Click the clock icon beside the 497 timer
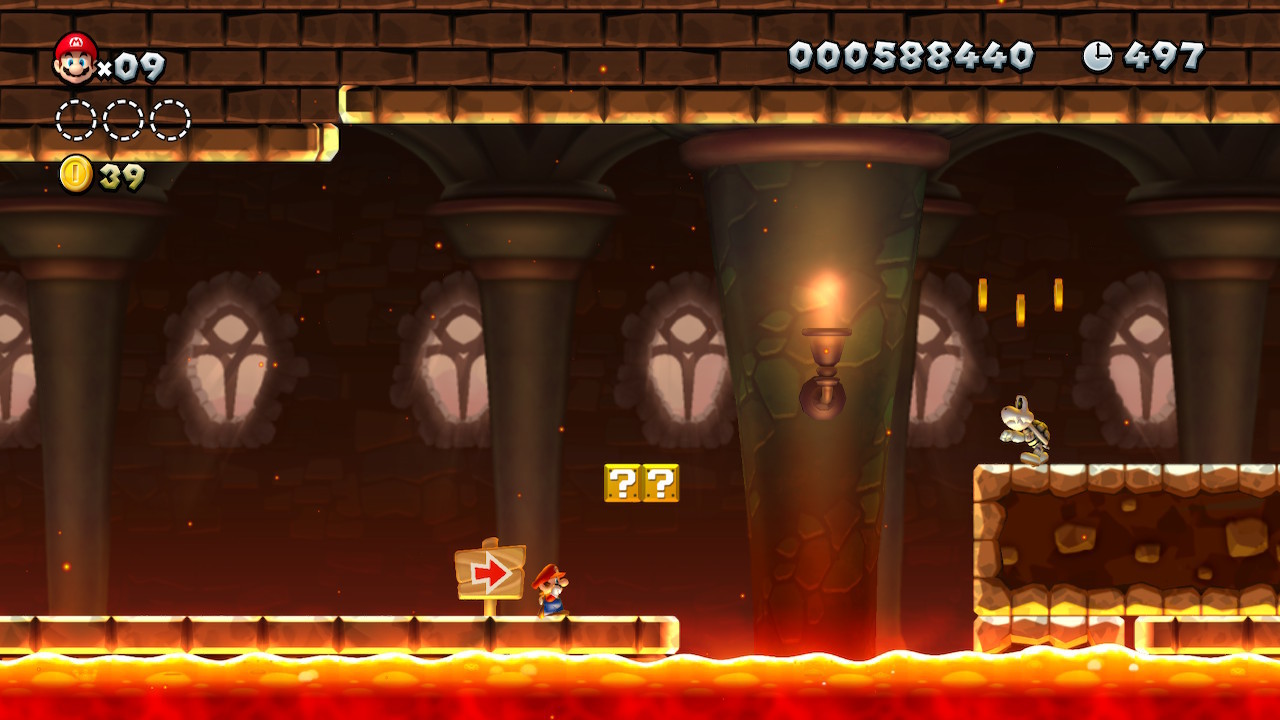 1096,57
